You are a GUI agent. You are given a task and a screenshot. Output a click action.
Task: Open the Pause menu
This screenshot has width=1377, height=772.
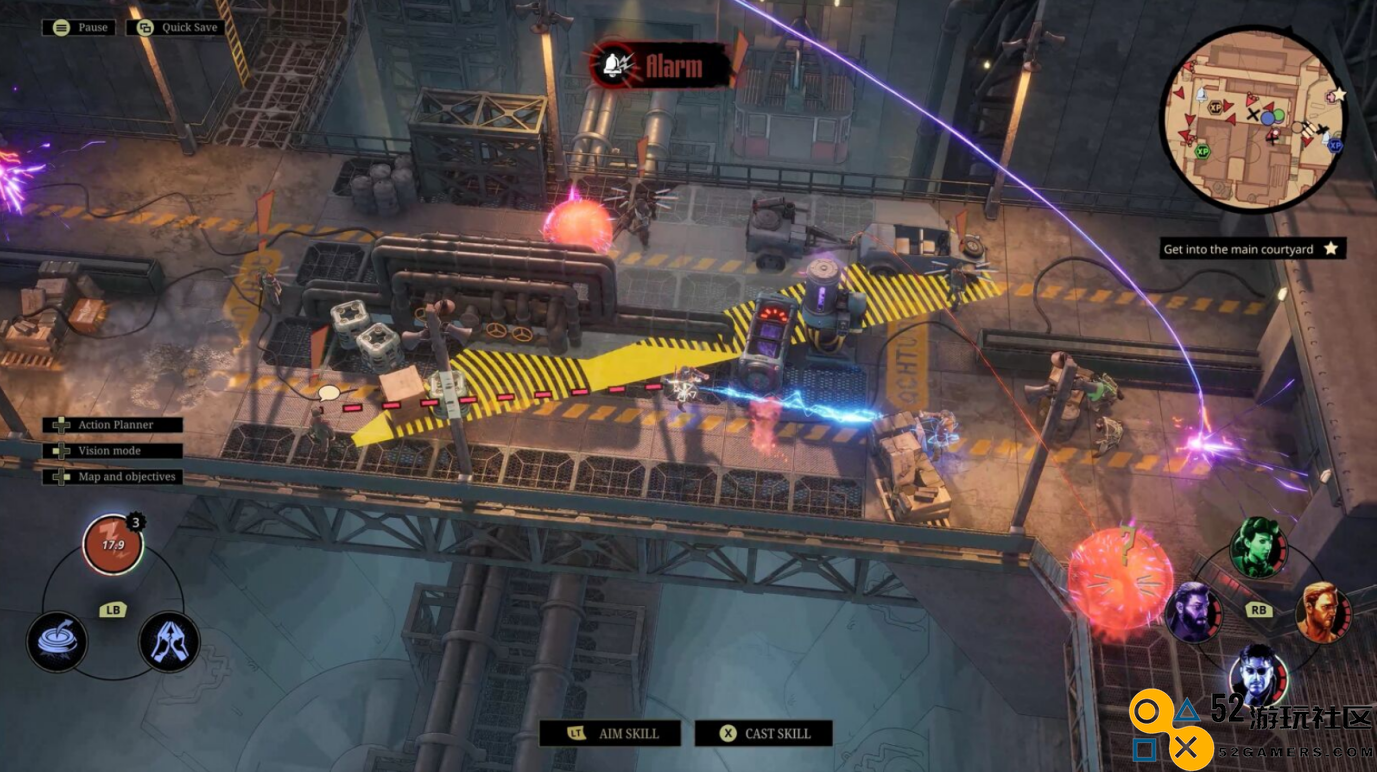79,27
